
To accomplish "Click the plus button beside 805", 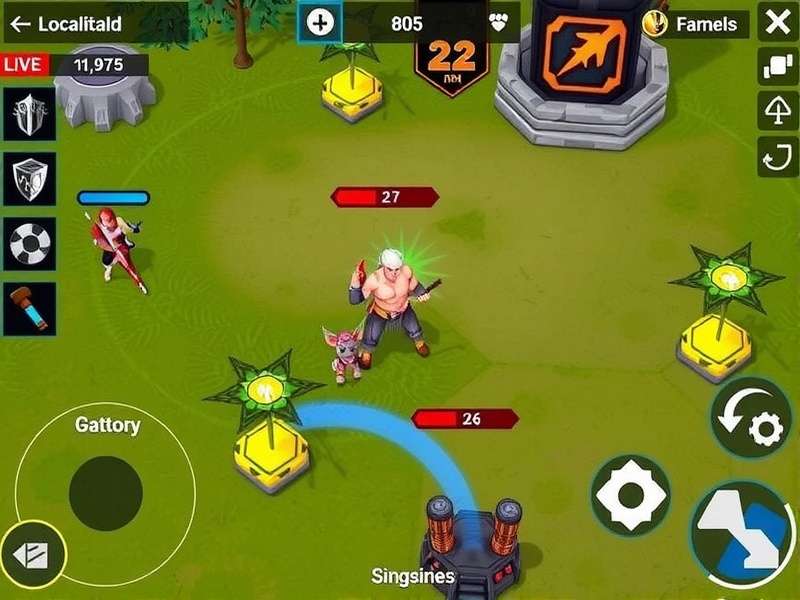I will tap(320, 23).
